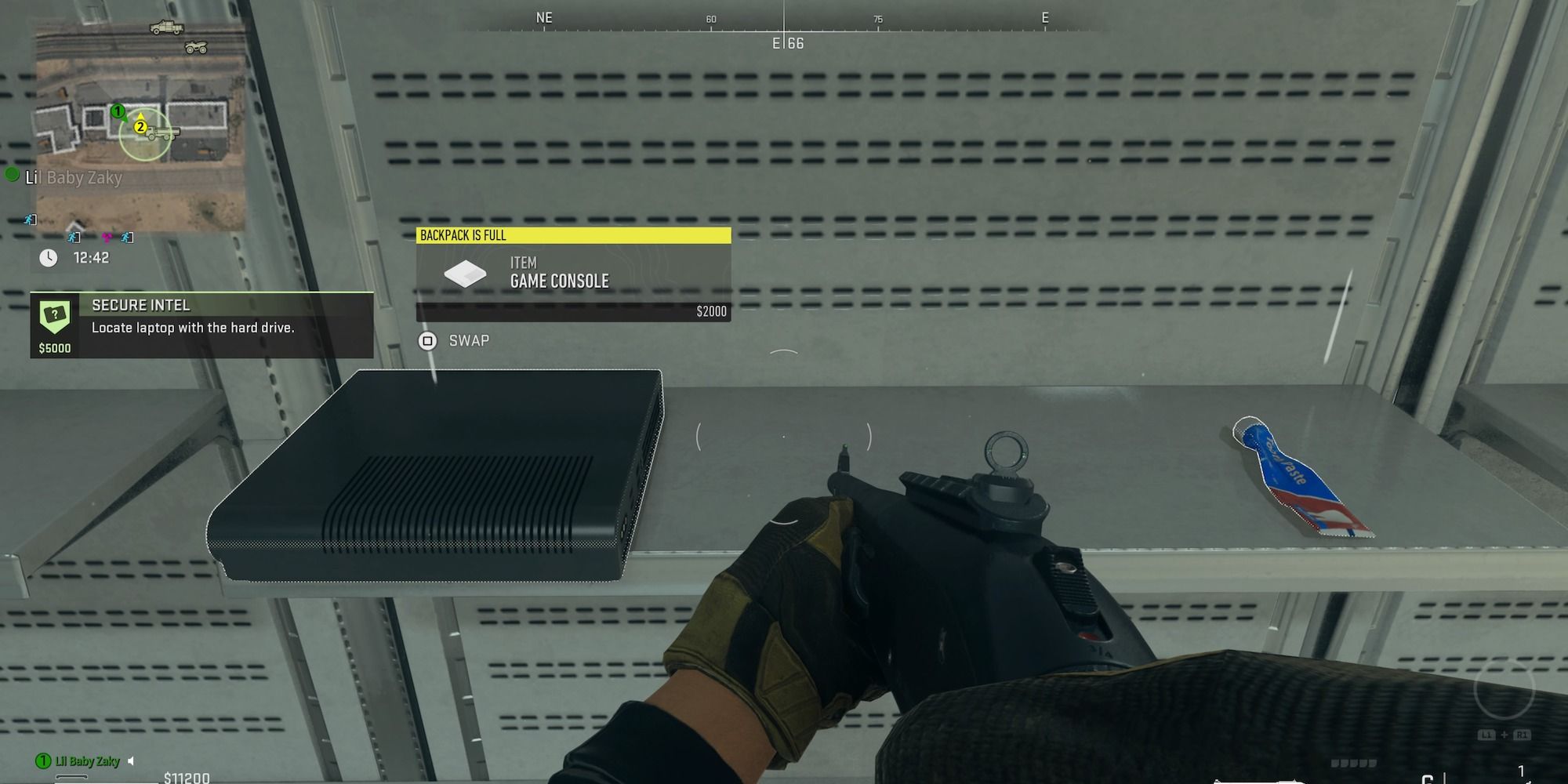Viewport: 1568px width, 784px height.
Task: Click the clock icon beside the 12:42 timer
Action: (47, 256)
